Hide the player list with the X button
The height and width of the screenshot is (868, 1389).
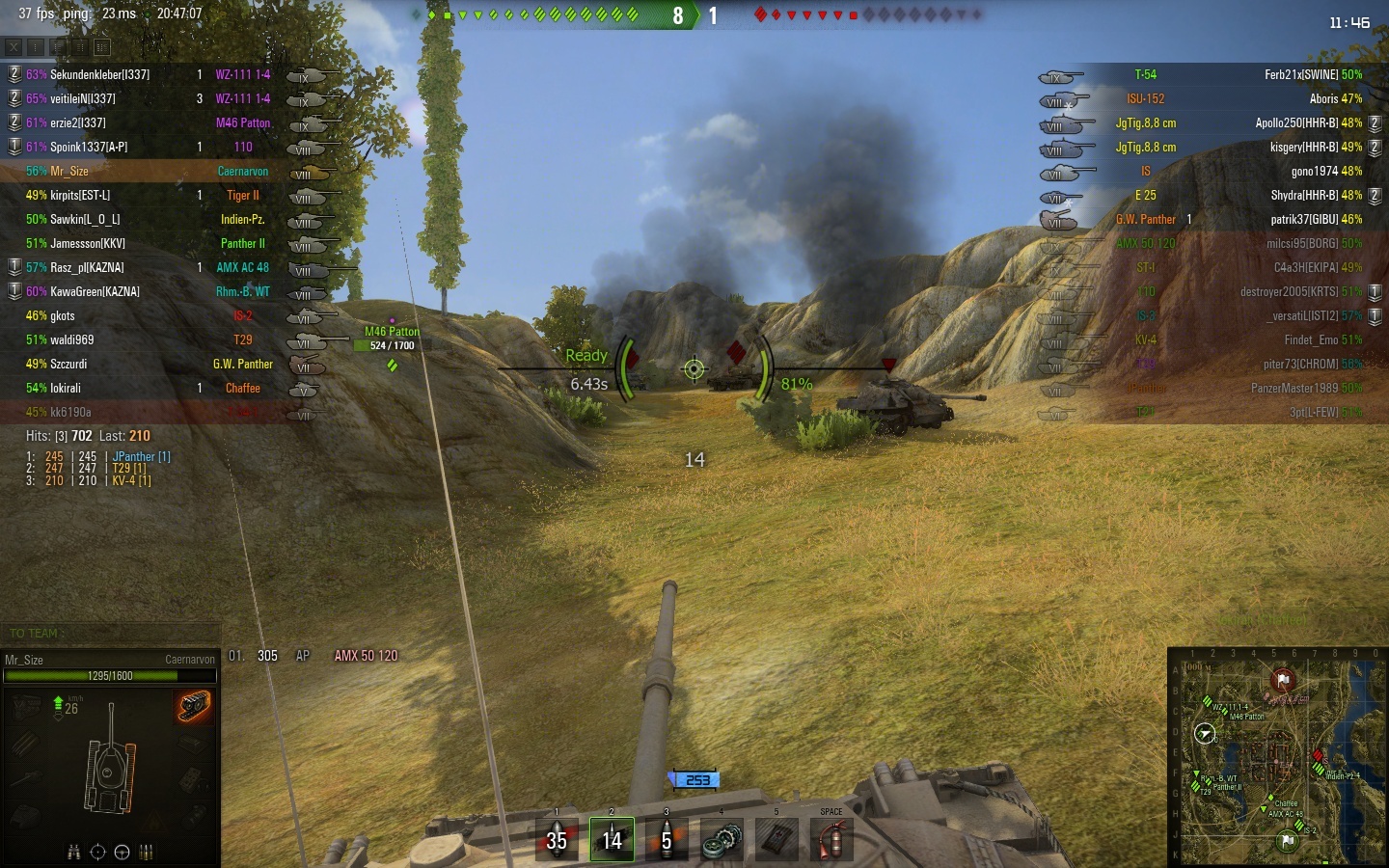14,46
